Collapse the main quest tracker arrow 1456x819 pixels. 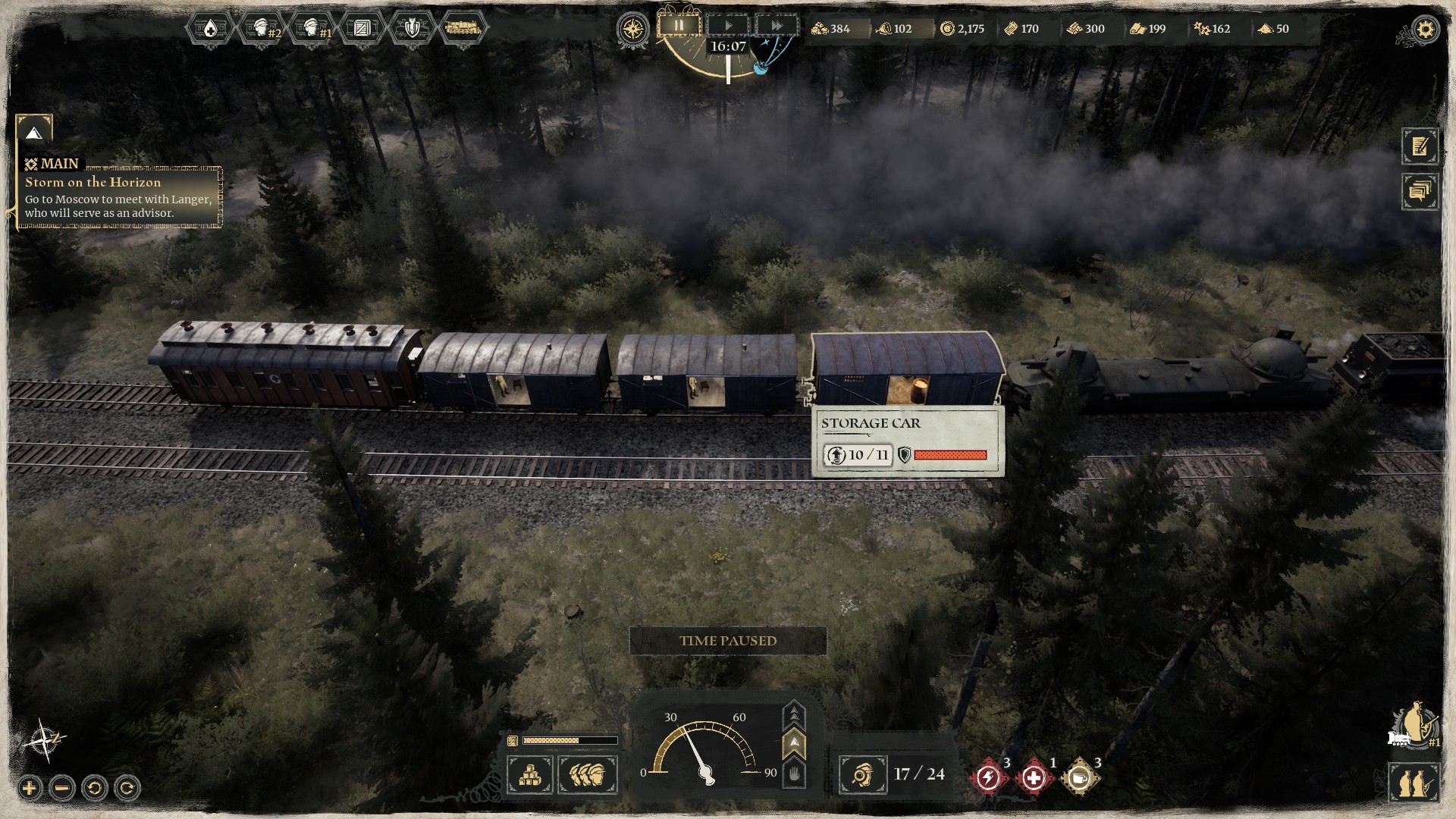33,133
